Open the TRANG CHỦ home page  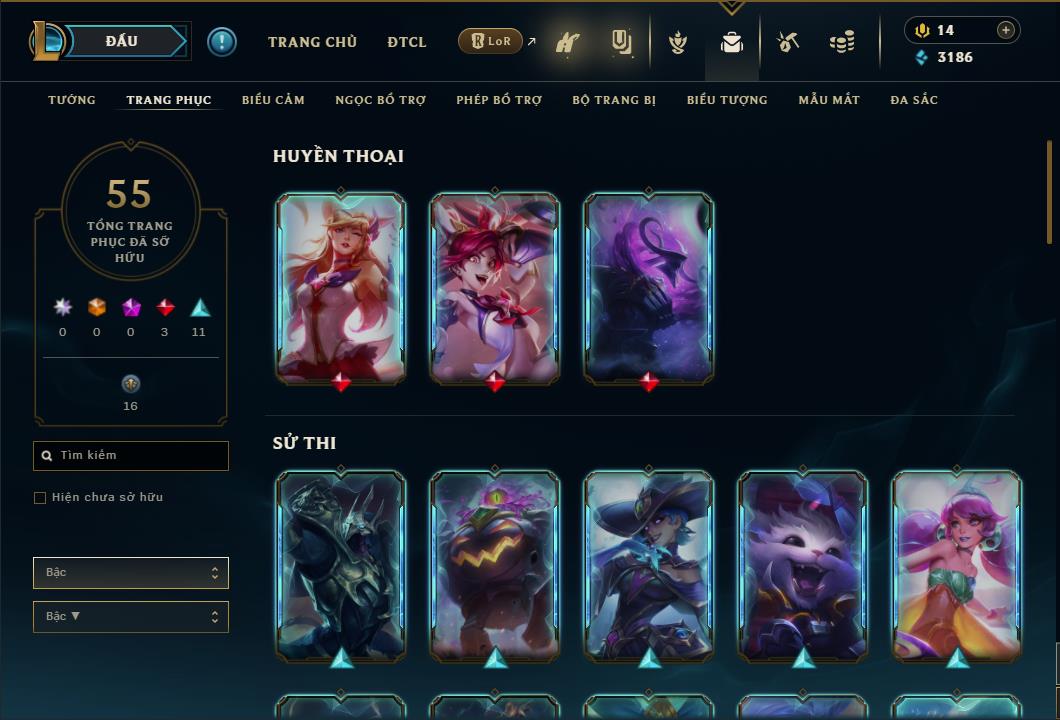tap(312, 42)
